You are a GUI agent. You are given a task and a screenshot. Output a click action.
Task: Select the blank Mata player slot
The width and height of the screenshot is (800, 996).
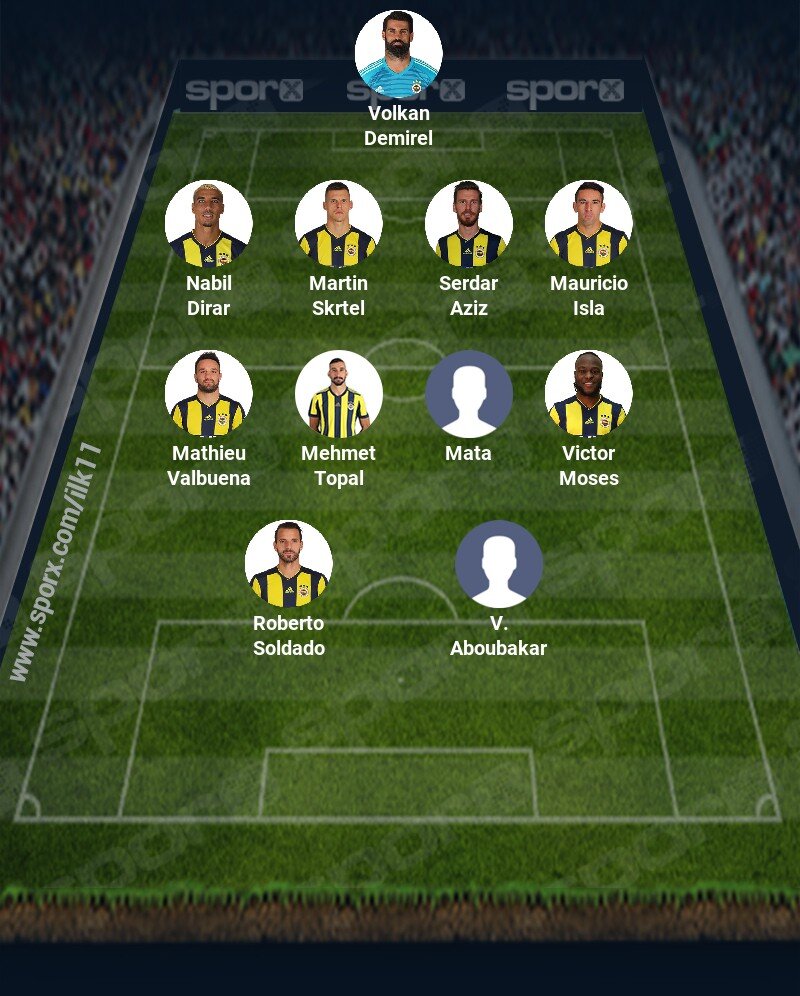point(468,394)
